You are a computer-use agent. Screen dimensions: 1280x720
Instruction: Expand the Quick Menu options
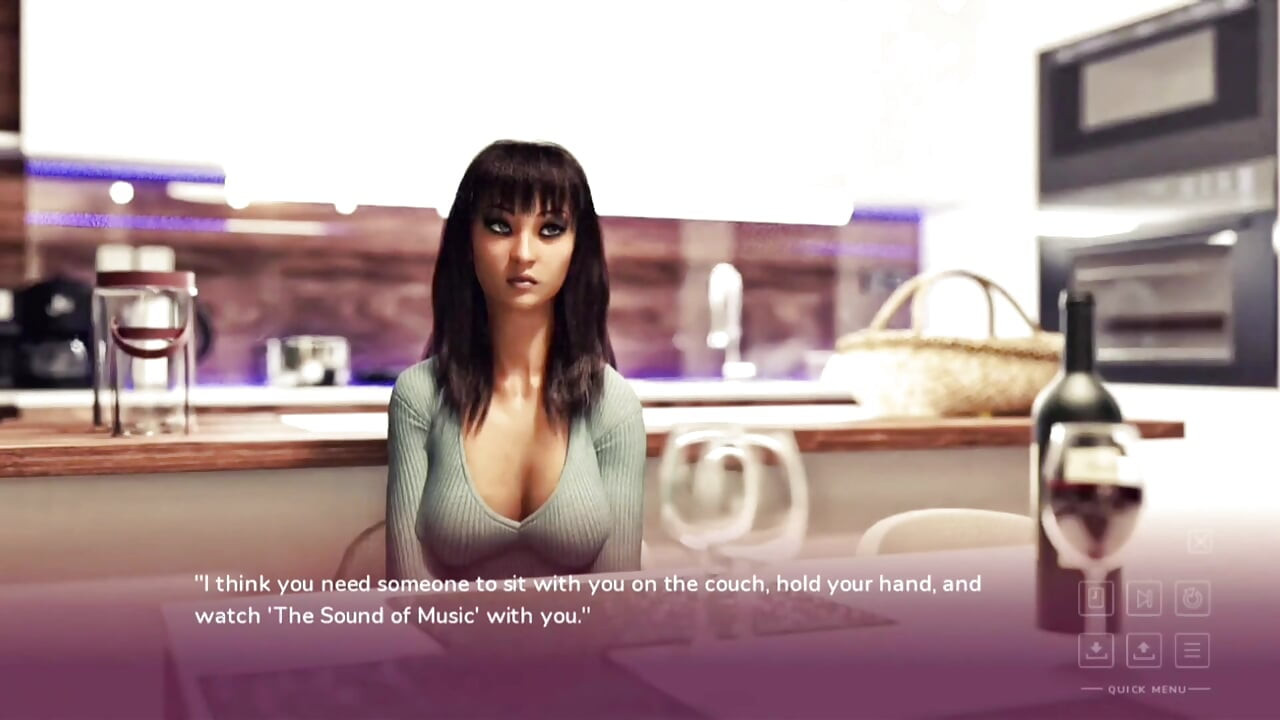click(x=1145, y=689)
